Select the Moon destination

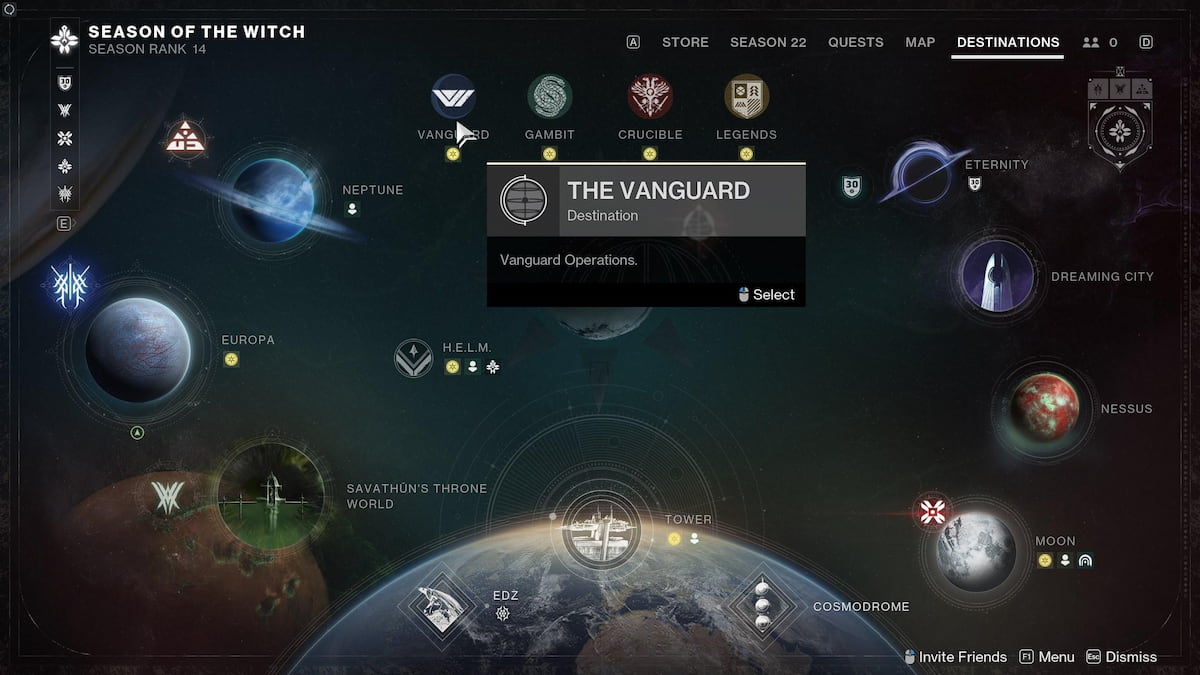coord(977,549)
